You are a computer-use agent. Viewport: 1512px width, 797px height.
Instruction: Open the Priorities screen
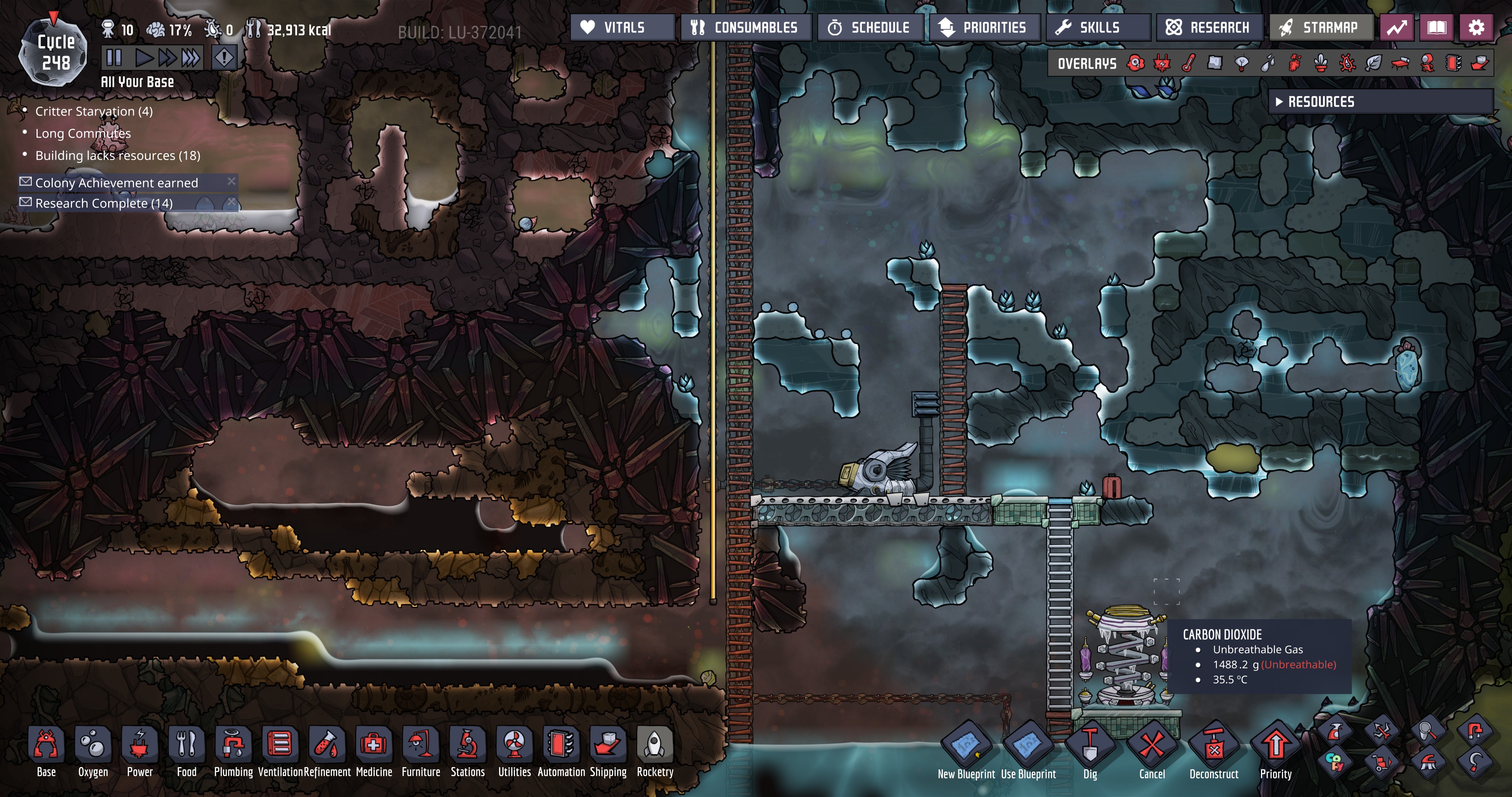[984, 28]
